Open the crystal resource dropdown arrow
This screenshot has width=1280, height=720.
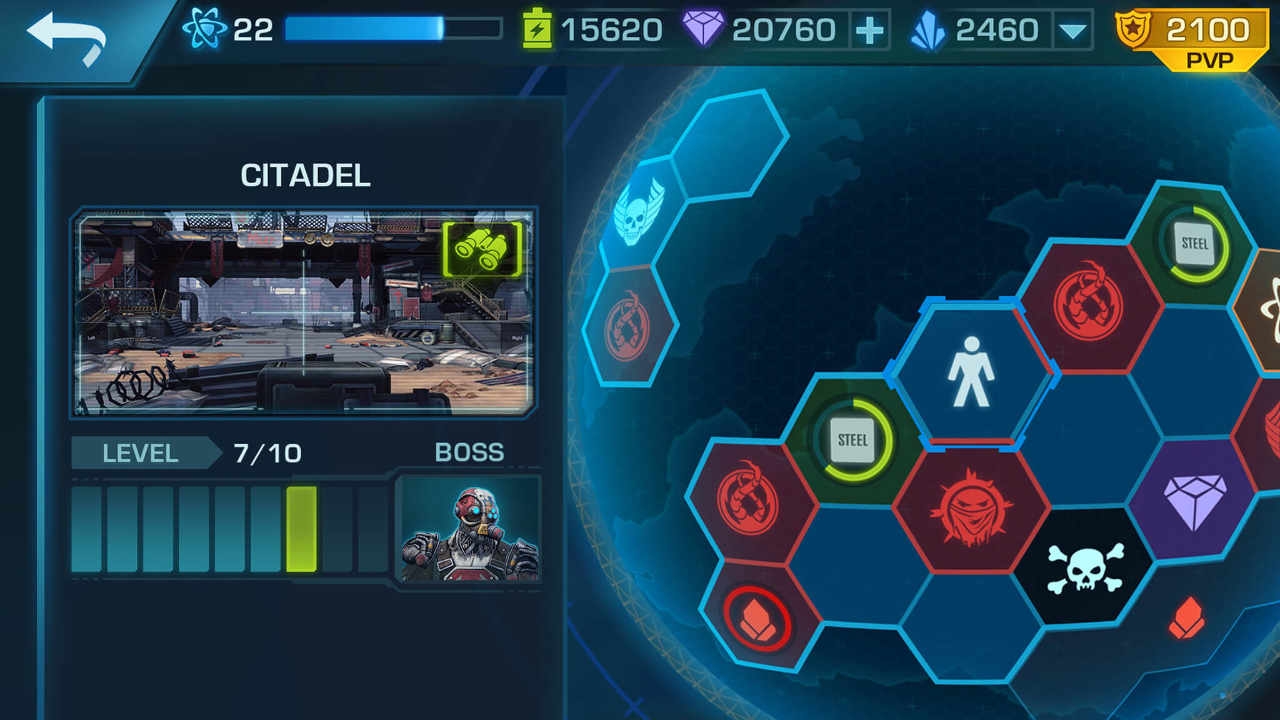(x=1075, y=30)
